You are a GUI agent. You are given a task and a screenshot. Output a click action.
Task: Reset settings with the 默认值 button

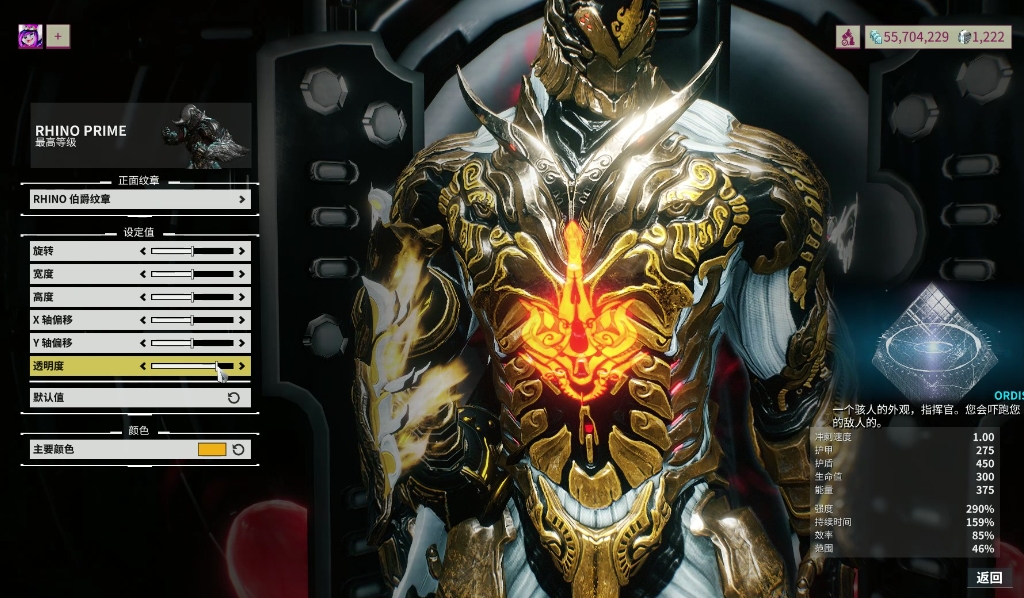140,397
